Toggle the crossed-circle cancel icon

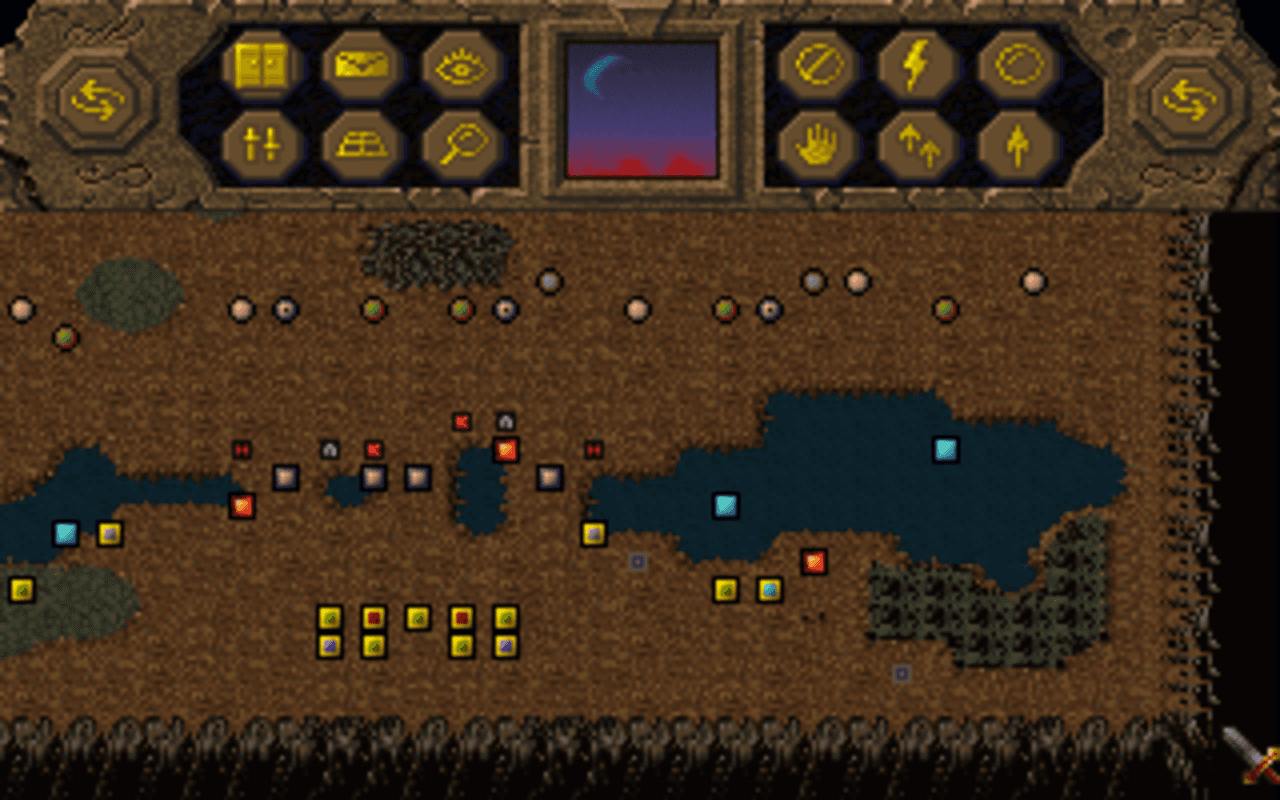[818, 65]
